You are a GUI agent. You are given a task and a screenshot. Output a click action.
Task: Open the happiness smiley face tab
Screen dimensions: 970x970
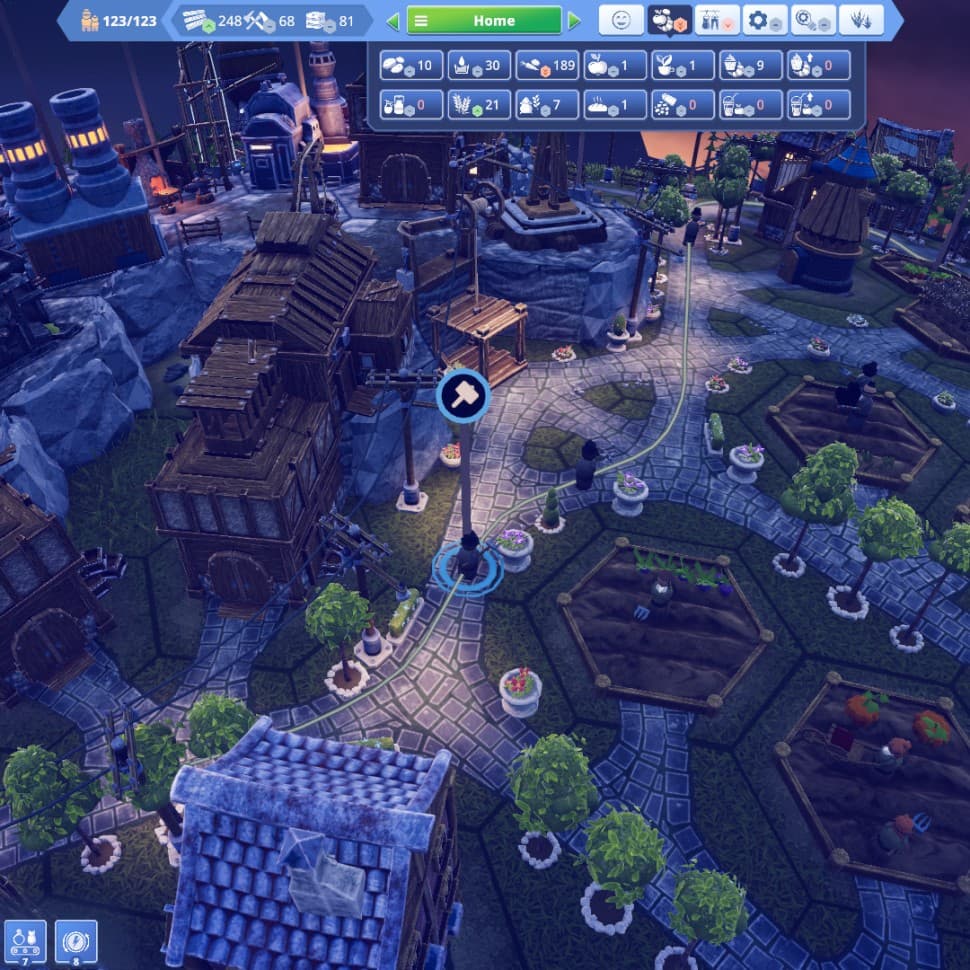[621, 20]
